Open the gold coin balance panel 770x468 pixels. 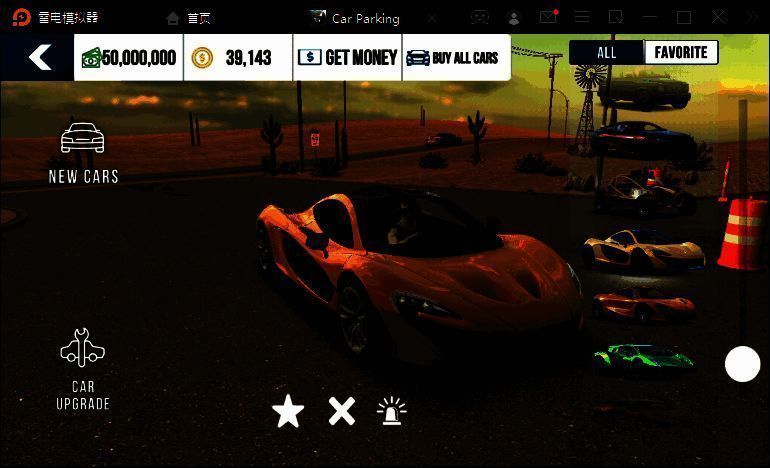[238, 57]
